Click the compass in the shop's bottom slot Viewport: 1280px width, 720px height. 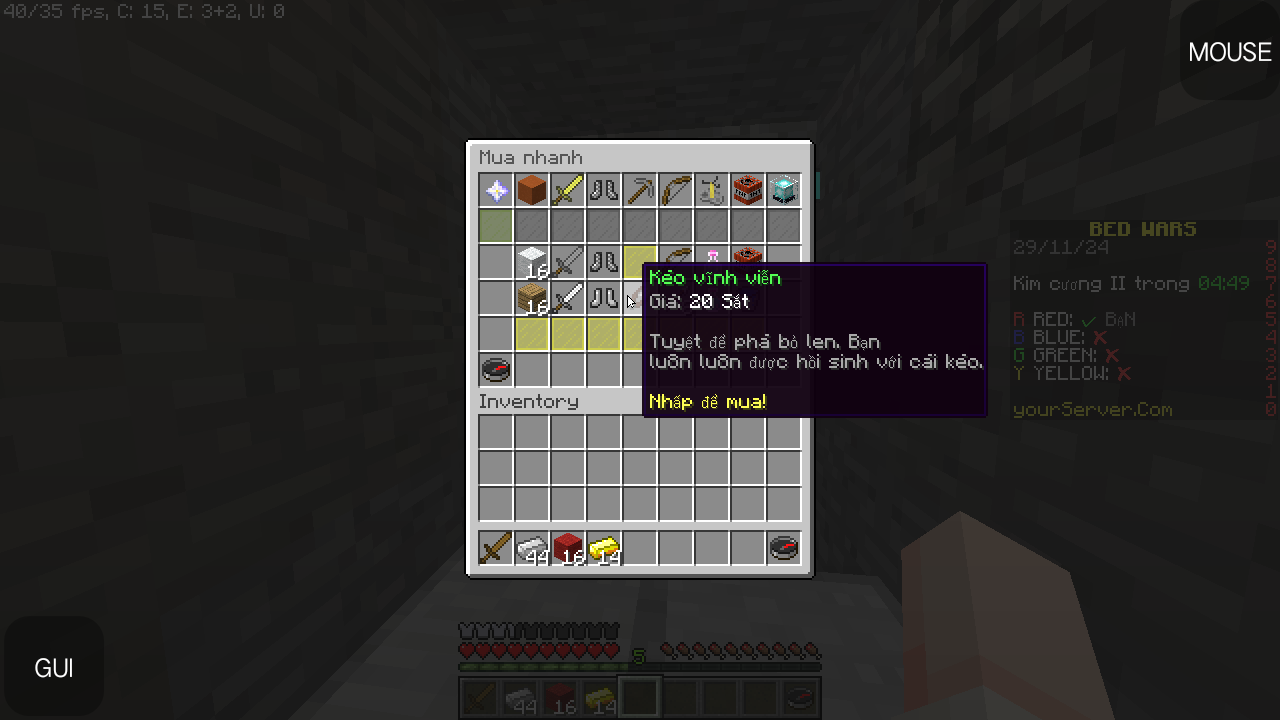point(496,370)
